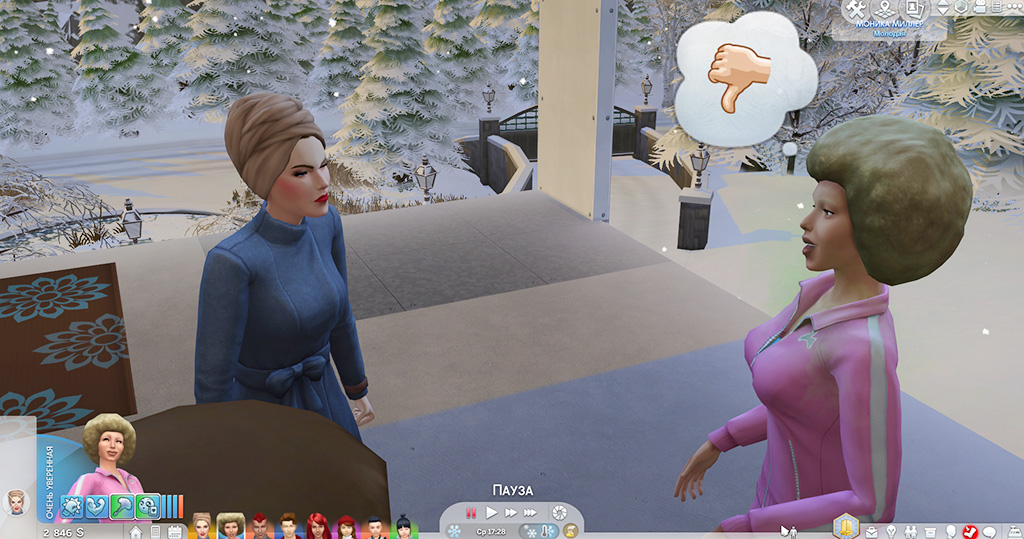The width and height of the screenshot is (1024, 539).
Task: Open the world map view
Action: [883, 9]
